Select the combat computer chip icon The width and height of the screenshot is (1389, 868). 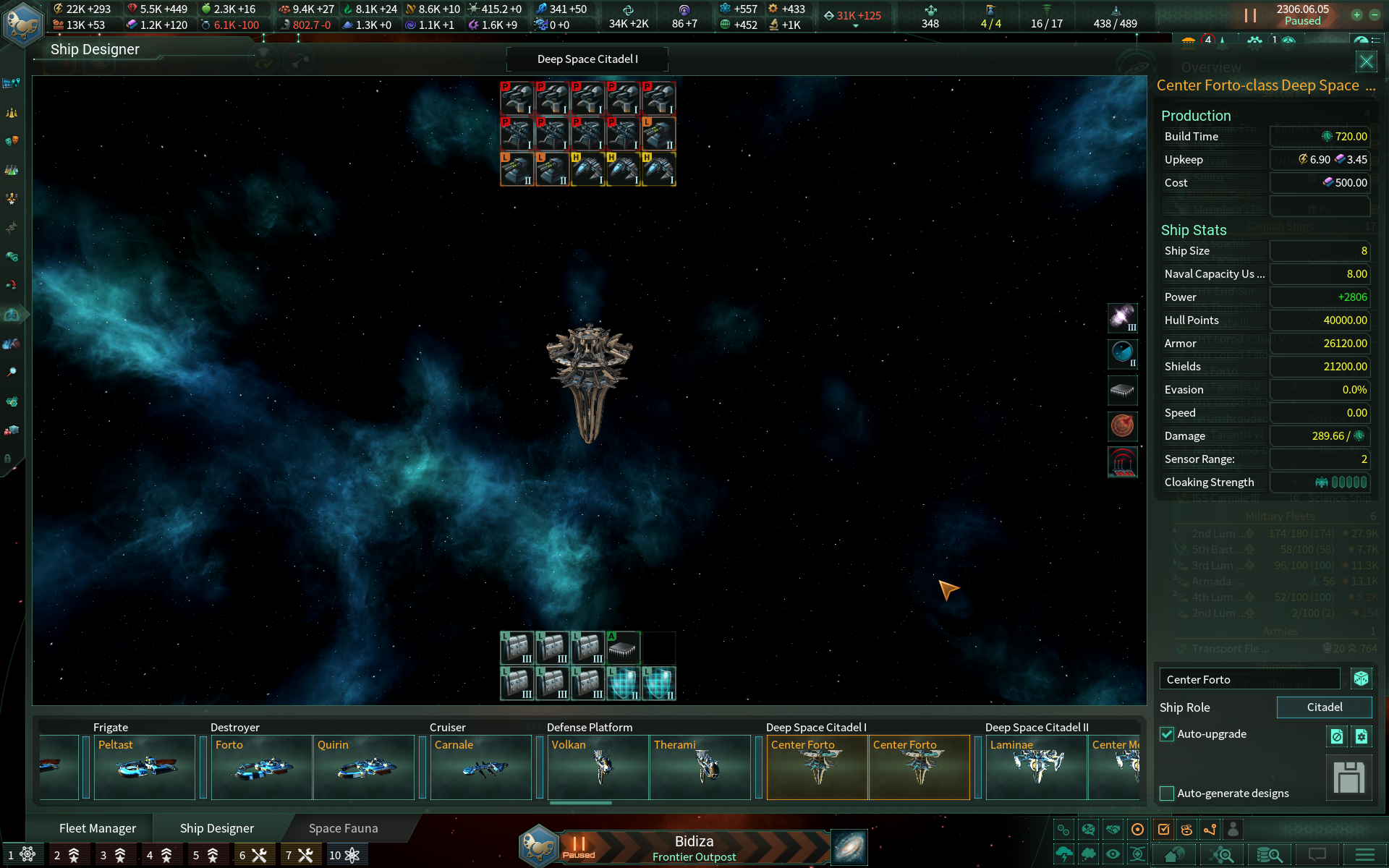(1122, 391)
